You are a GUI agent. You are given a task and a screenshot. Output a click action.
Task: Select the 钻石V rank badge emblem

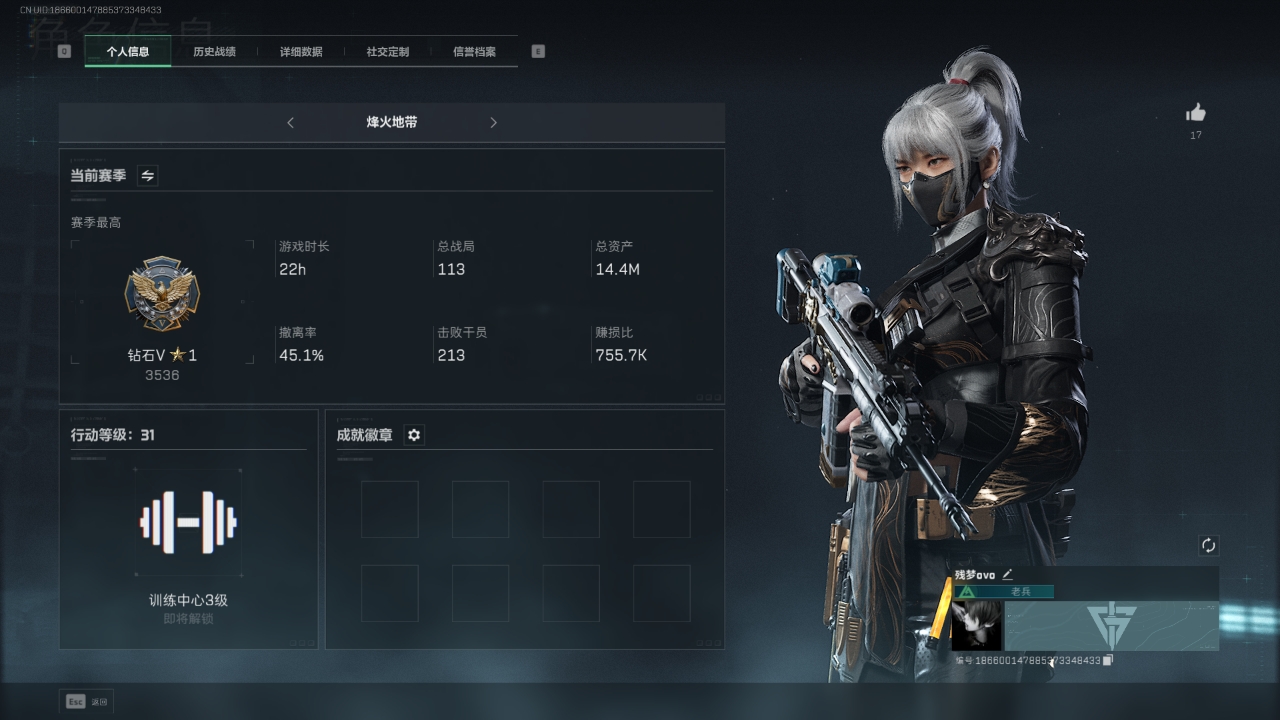point(162,294)
